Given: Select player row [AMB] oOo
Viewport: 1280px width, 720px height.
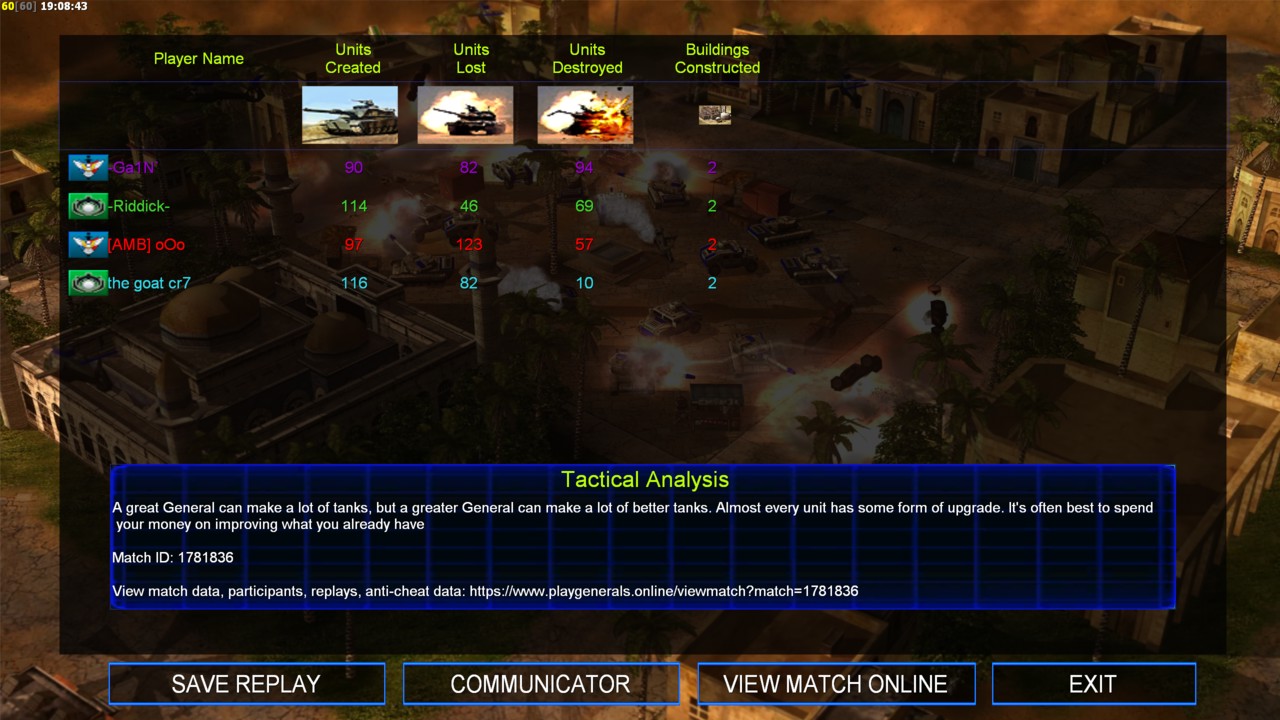Looking at the screenshot, I should click(146, 244).
